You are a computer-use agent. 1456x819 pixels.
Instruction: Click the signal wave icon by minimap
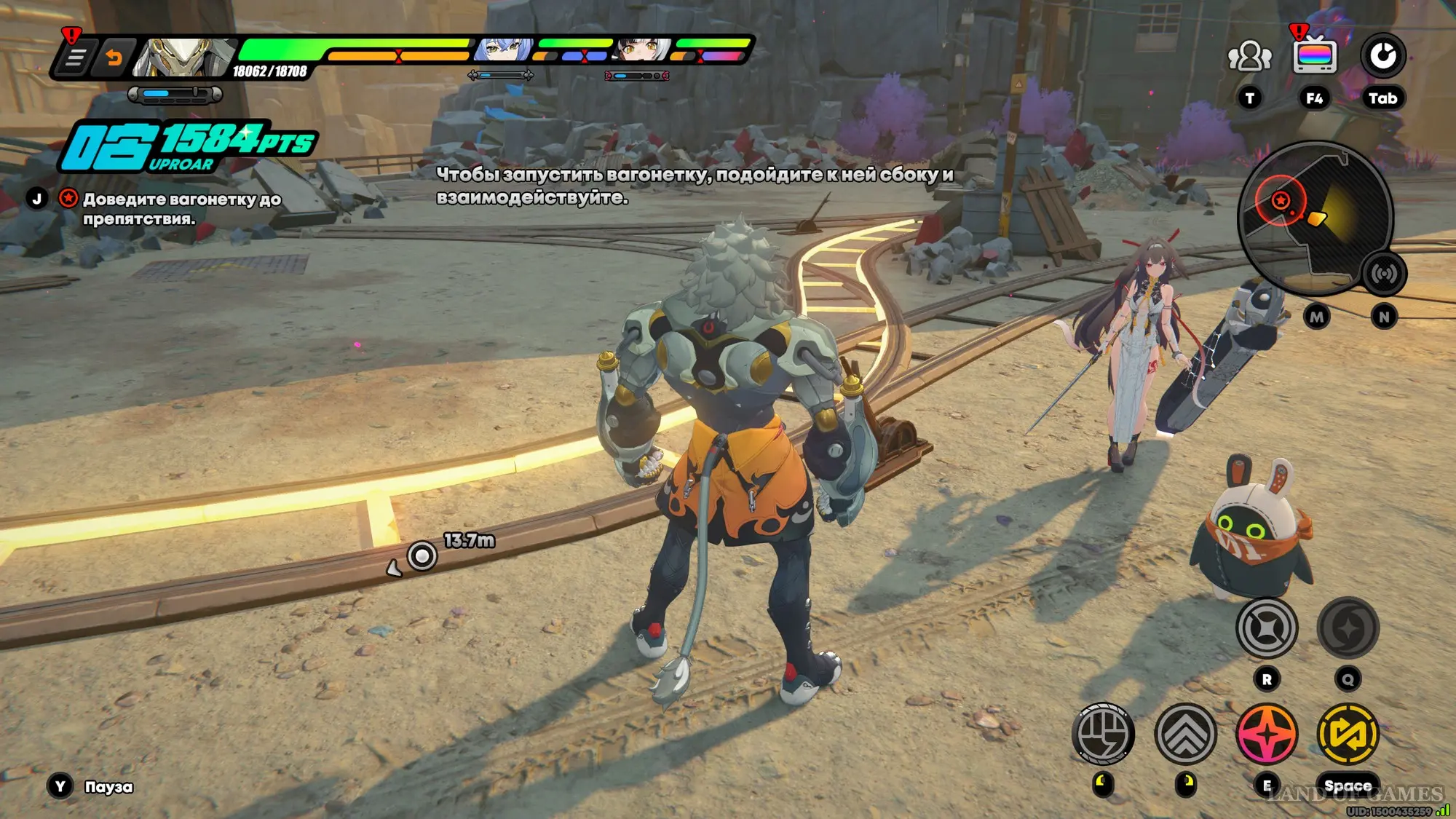1383,274
